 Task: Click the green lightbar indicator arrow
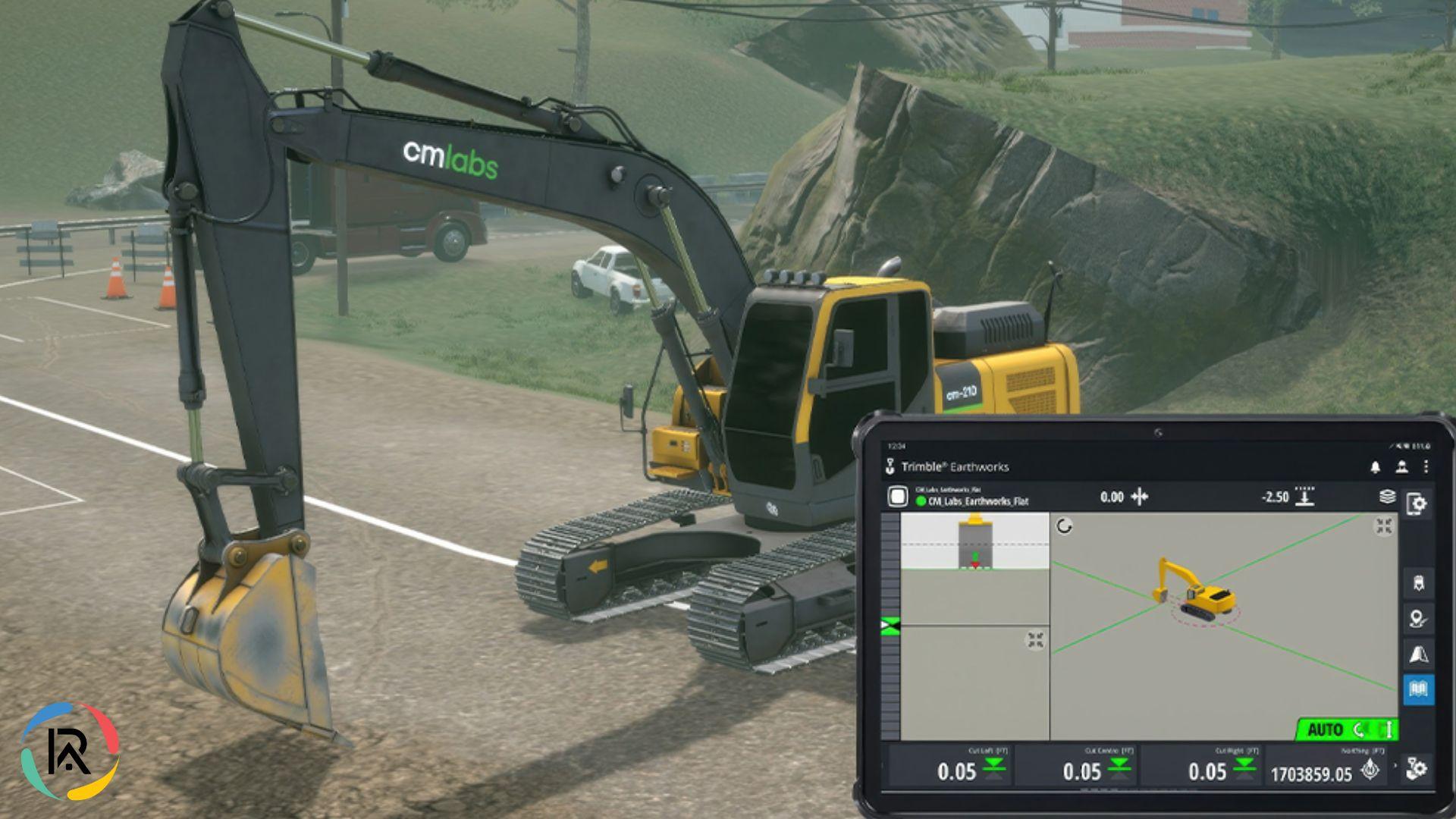(889, 624)
